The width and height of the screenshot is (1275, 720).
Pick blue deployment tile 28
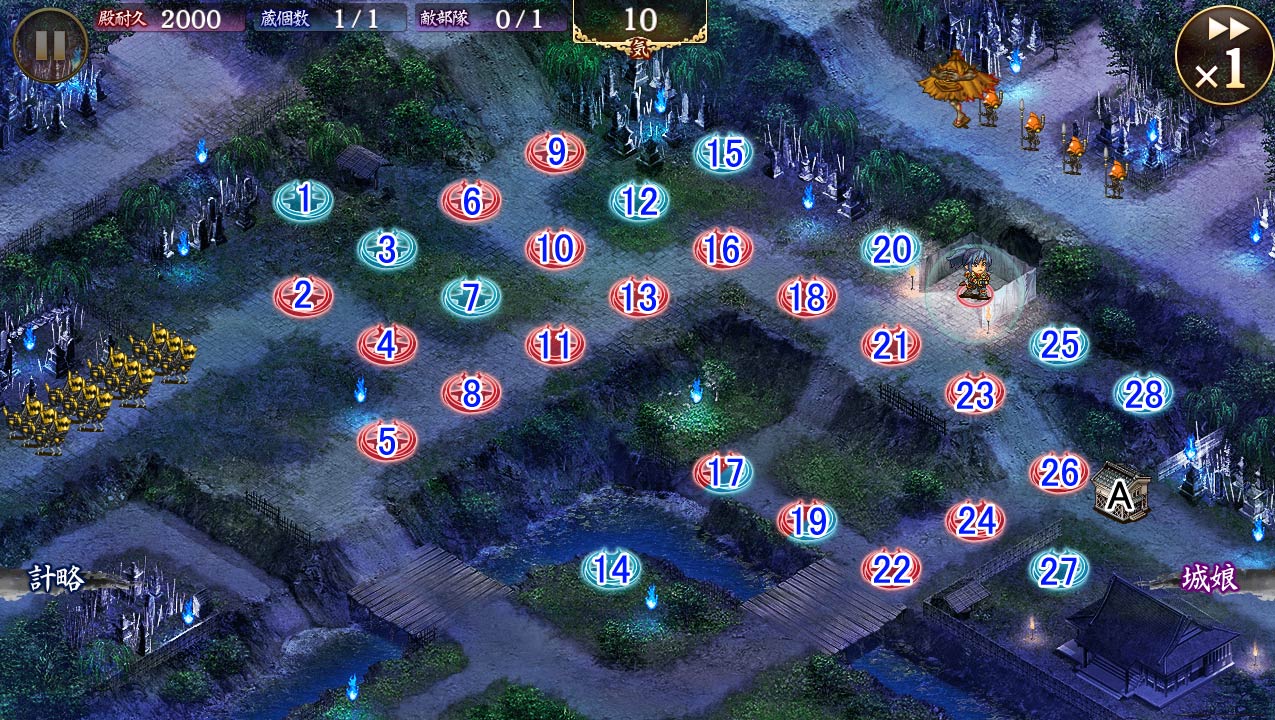(1144, 394)
